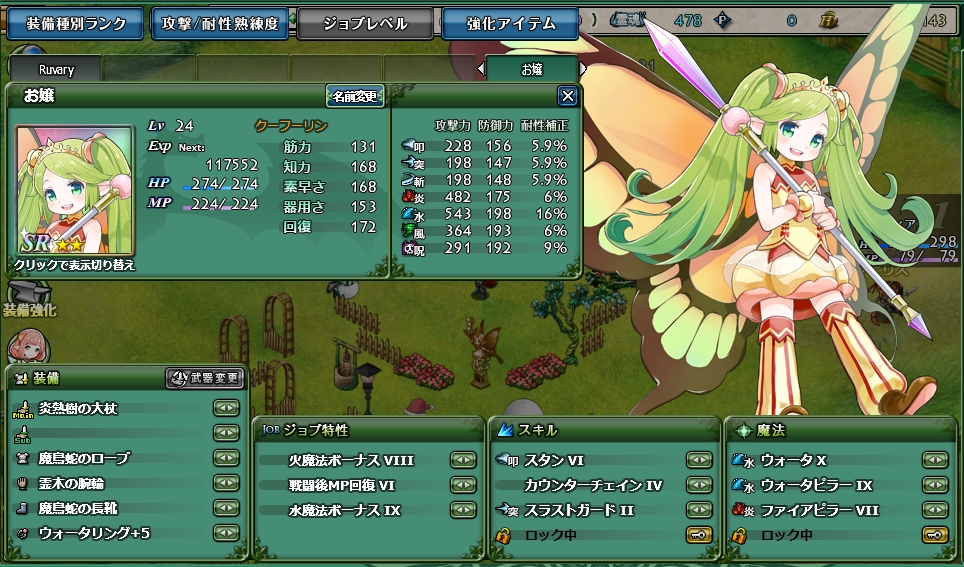Select the 強化アイテム button
Viewport: 964px width, 567px height.
(510, 23)
